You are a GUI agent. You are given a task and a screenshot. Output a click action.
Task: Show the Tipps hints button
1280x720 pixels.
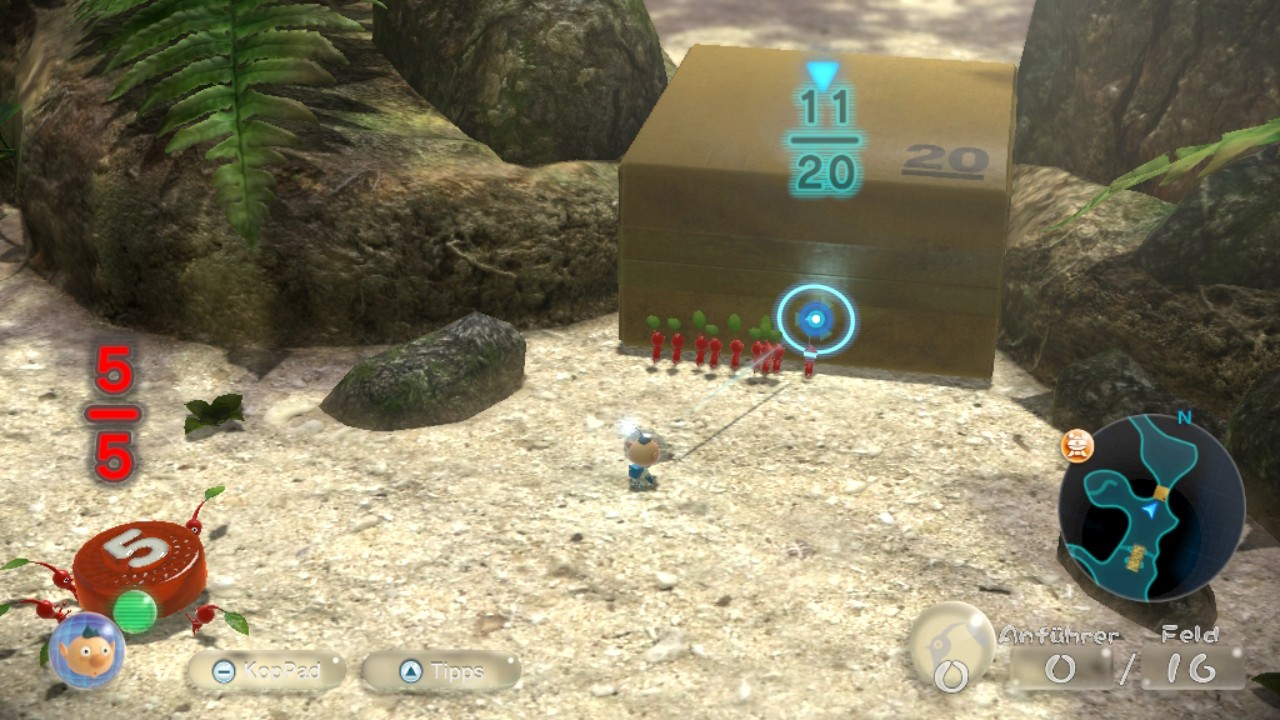441,670
